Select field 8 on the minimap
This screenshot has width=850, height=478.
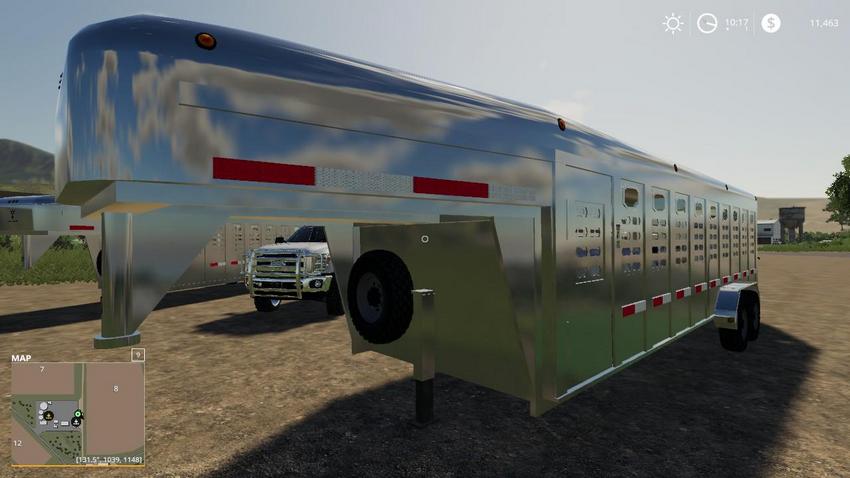116,388
